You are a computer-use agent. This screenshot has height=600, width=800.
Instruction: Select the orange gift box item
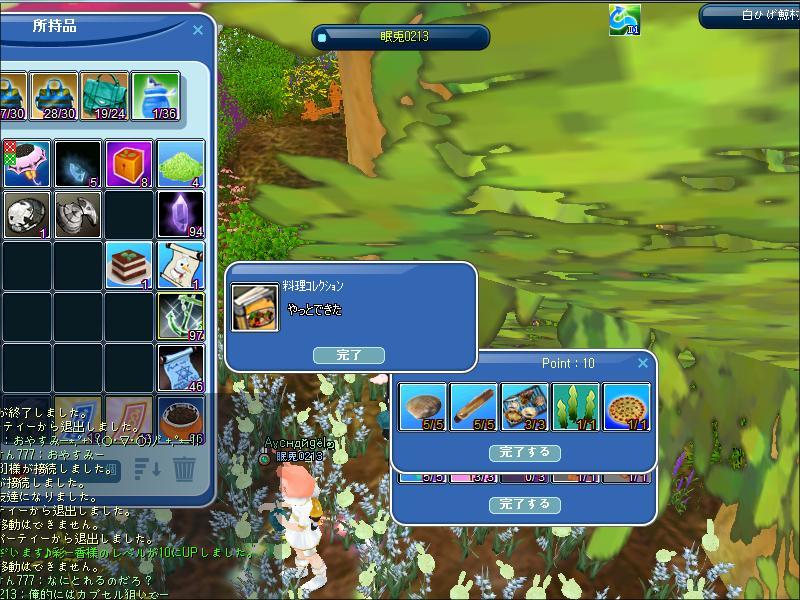tap(130, 164)
